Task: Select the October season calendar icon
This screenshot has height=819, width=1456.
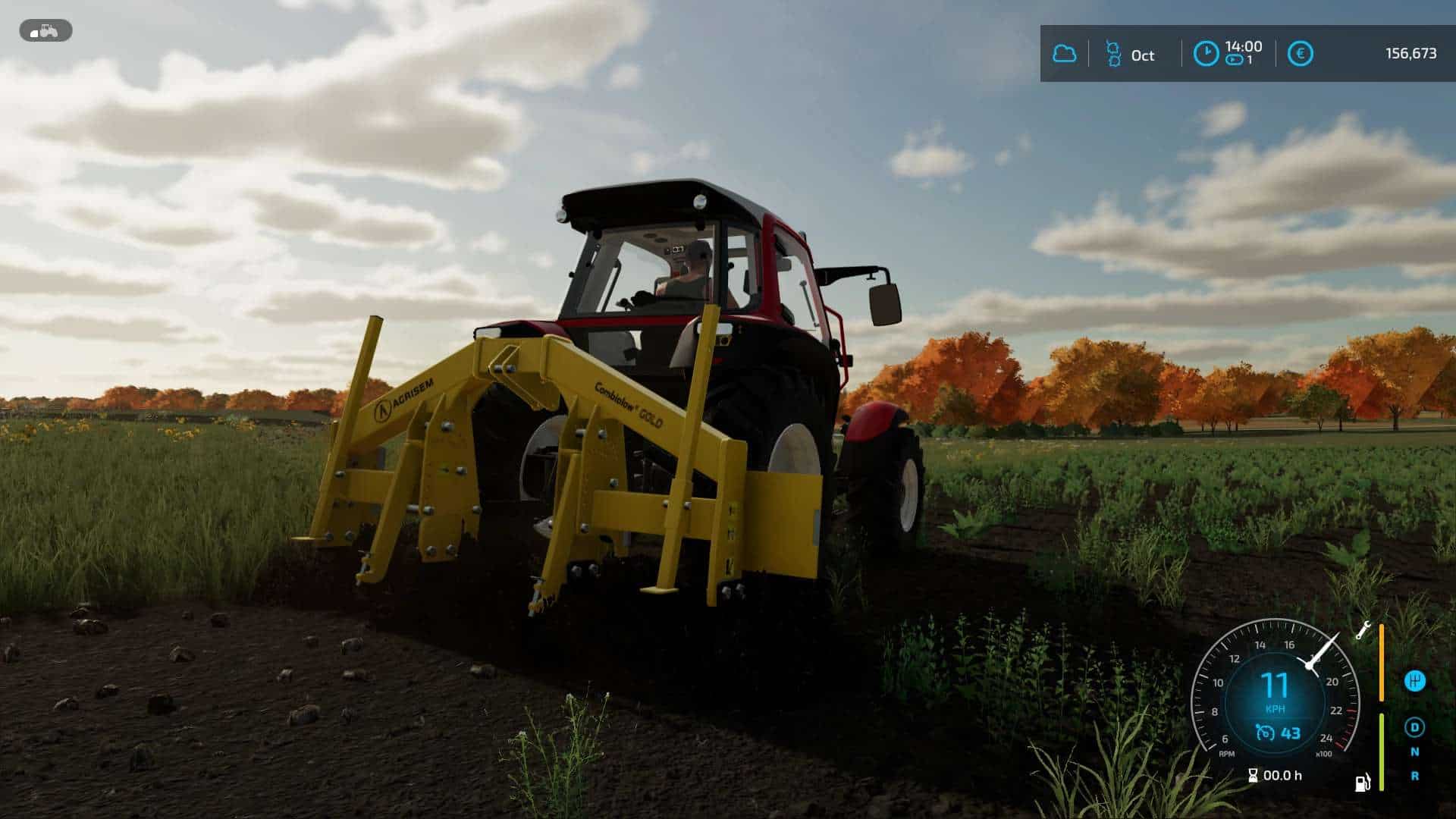Action: pyautogui.click(x=1112, y=54)
